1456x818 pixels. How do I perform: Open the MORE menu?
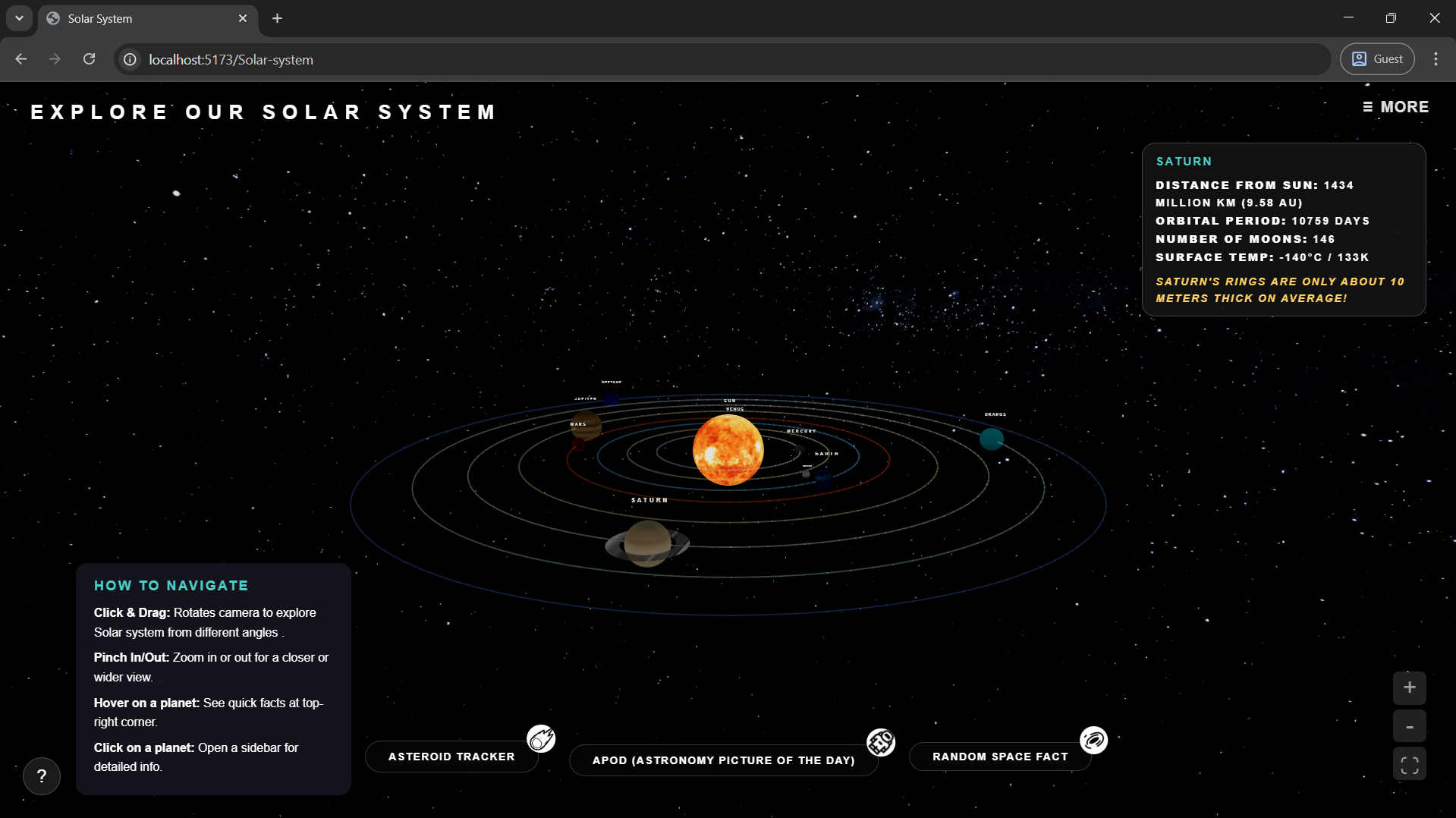click(x=1395, y=107)
